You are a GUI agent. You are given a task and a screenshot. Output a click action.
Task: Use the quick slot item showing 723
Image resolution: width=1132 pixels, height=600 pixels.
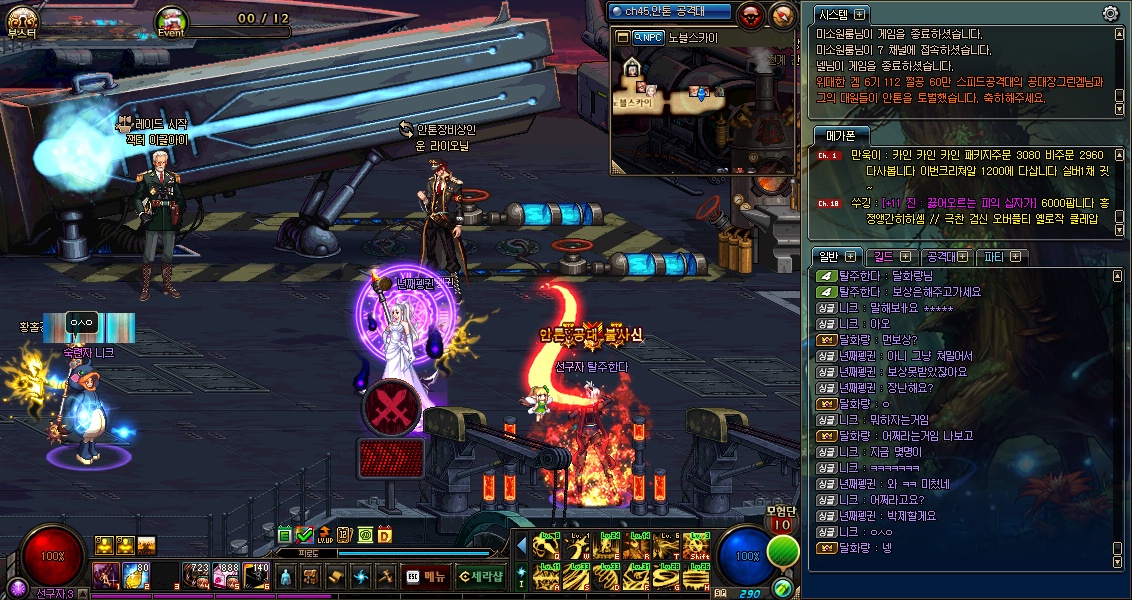click(x=194, y=576)
